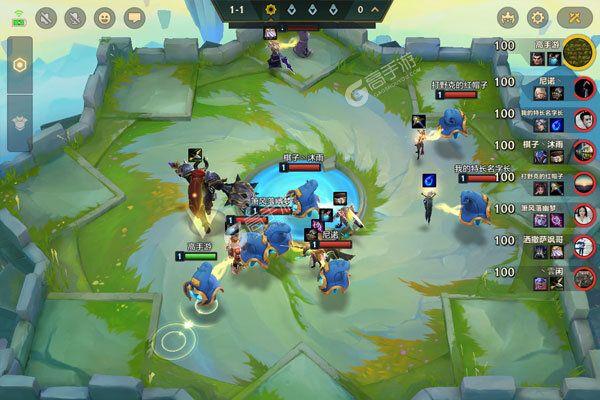This screenshot has width=600, height=400.
Task: Open the gear settings menu
Action: (x=538, y=18)
